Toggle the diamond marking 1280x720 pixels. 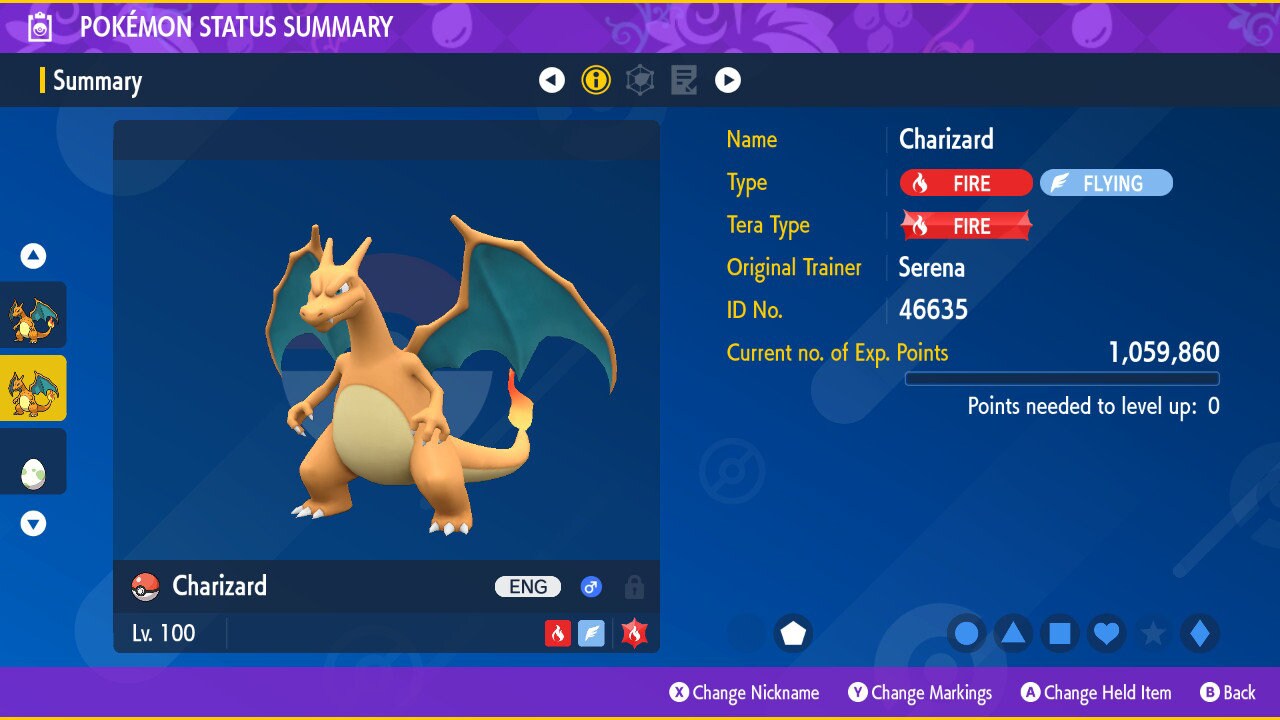coord(1200,634)
